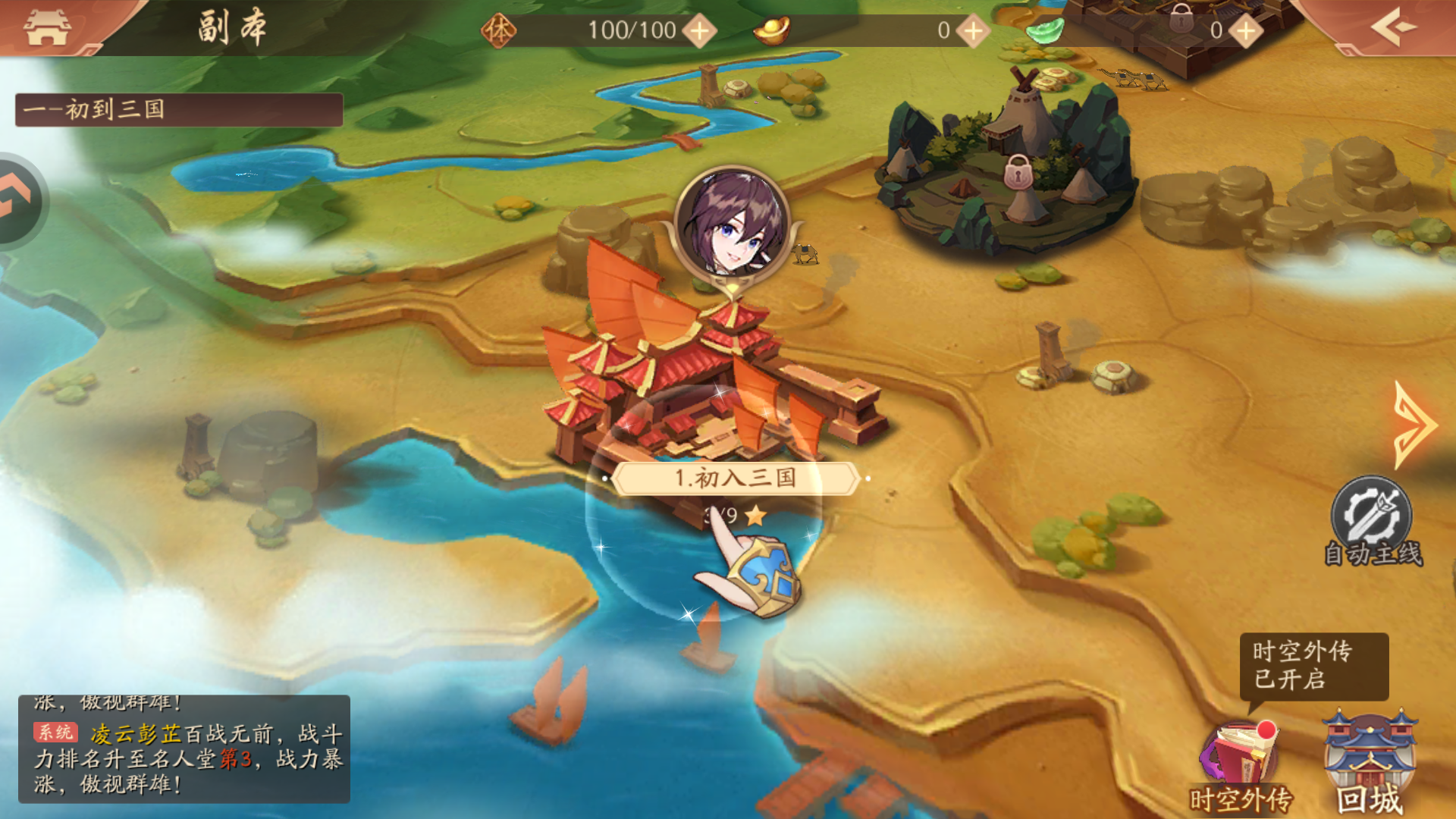Open chapter title 初到三国 banner
1456x819 pixels.
coord(179,110)
